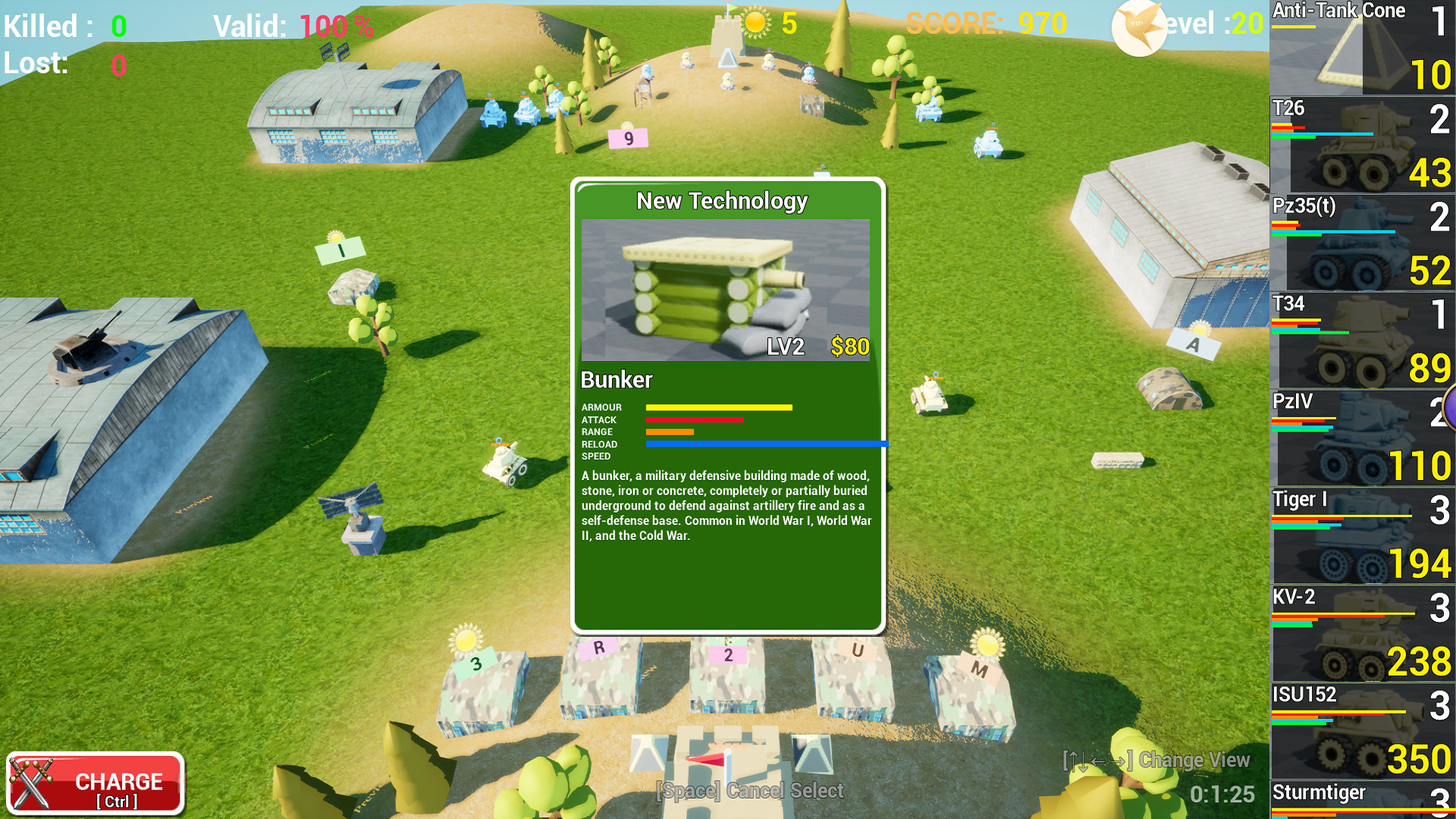The width and height of the screenshot is (1456, 819).
Task: Deploy the T26 tank unit
Action: pyautogui.click(x=1361, y=144)
